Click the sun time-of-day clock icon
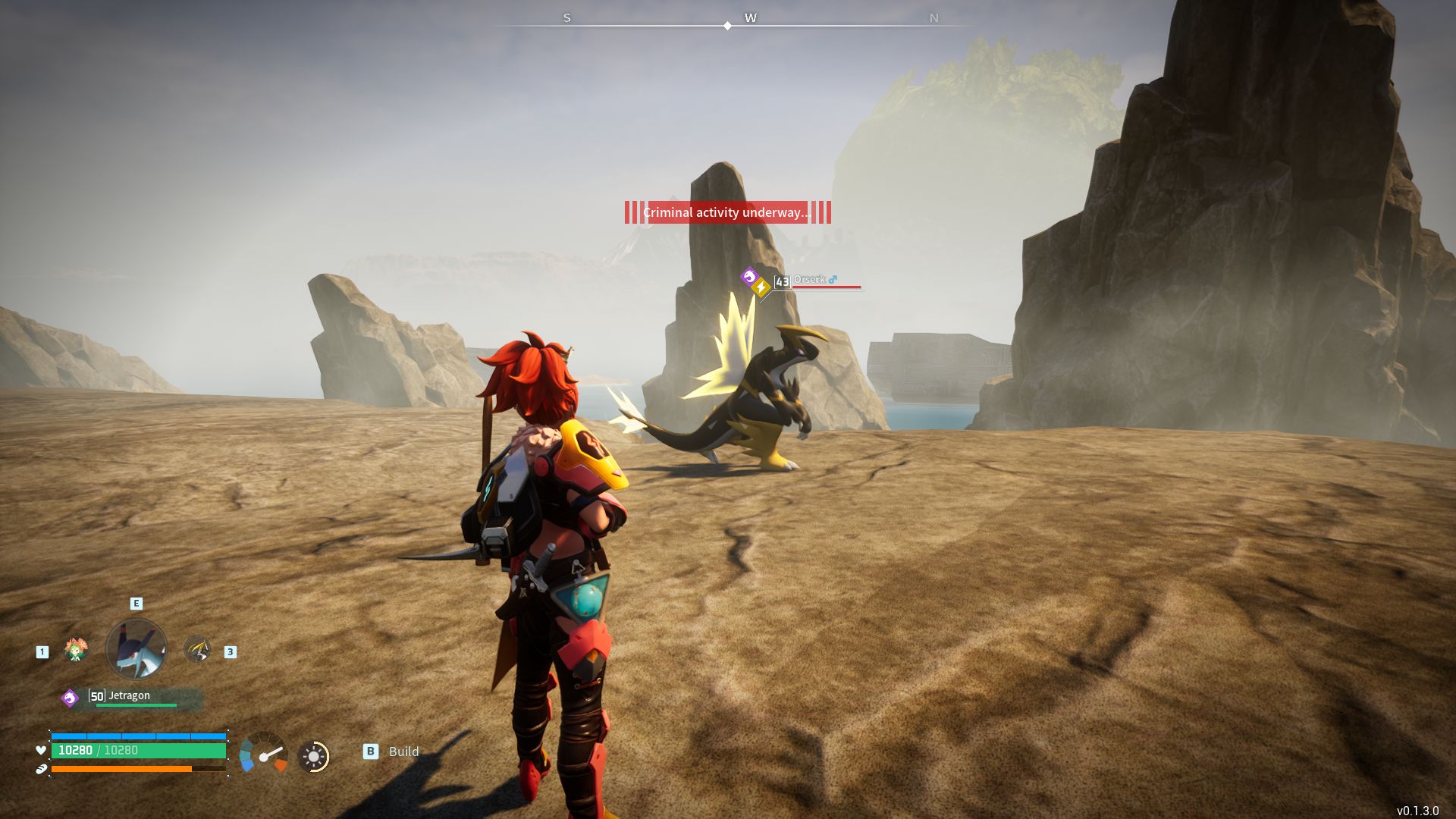The image size is (1456, 819). [x=313, y=756]
